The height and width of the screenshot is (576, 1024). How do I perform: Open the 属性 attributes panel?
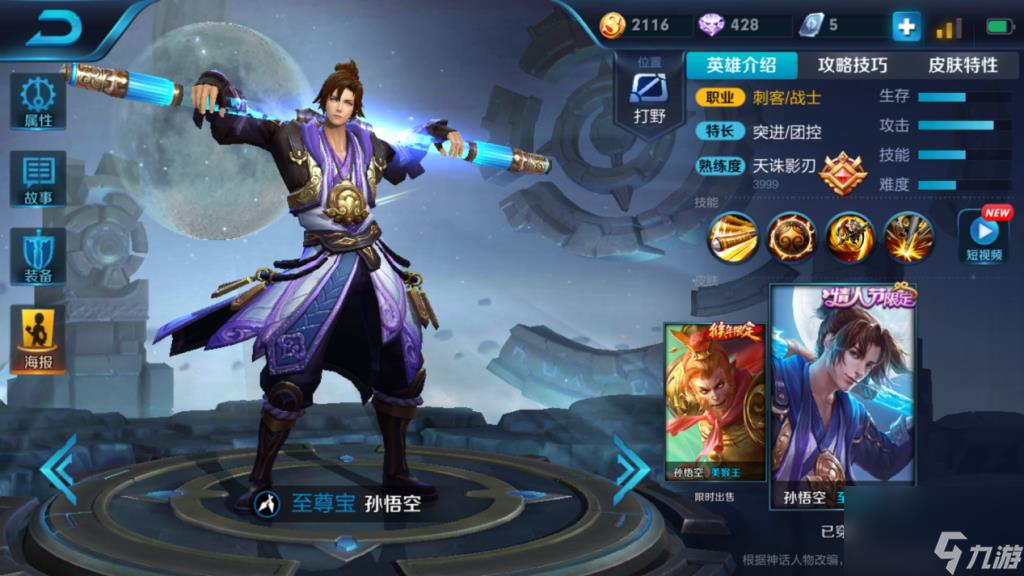coord(39,101)
